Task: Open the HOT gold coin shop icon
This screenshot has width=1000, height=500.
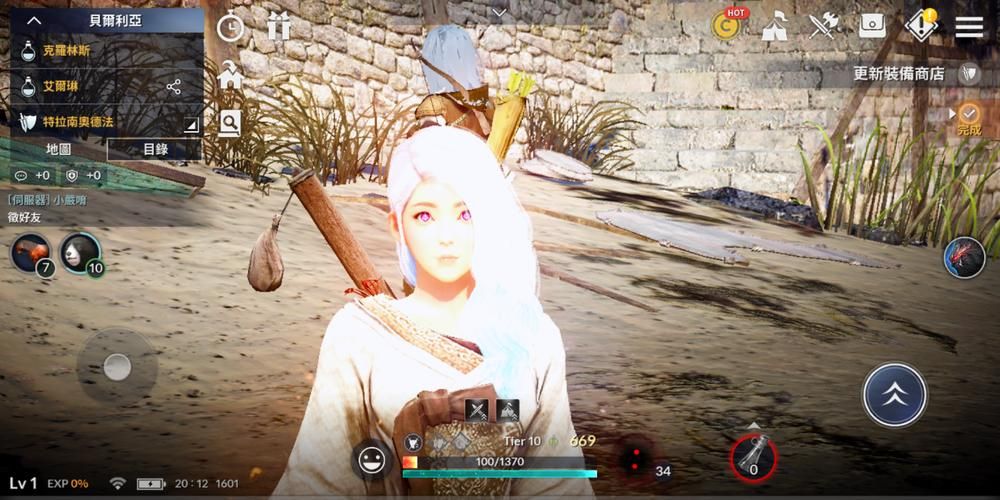Action: coord(728,26)
